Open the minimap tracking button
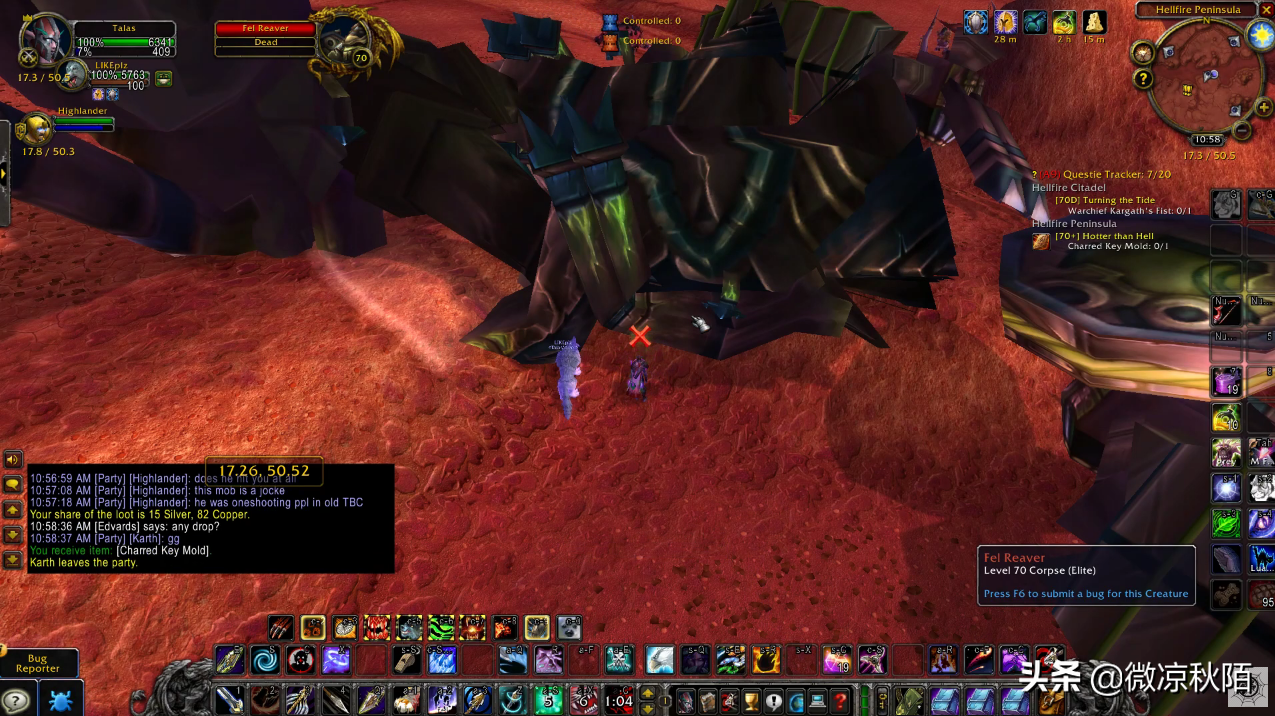The height and width of the screenshot is (716, 1275). (x=1143, y=53)
